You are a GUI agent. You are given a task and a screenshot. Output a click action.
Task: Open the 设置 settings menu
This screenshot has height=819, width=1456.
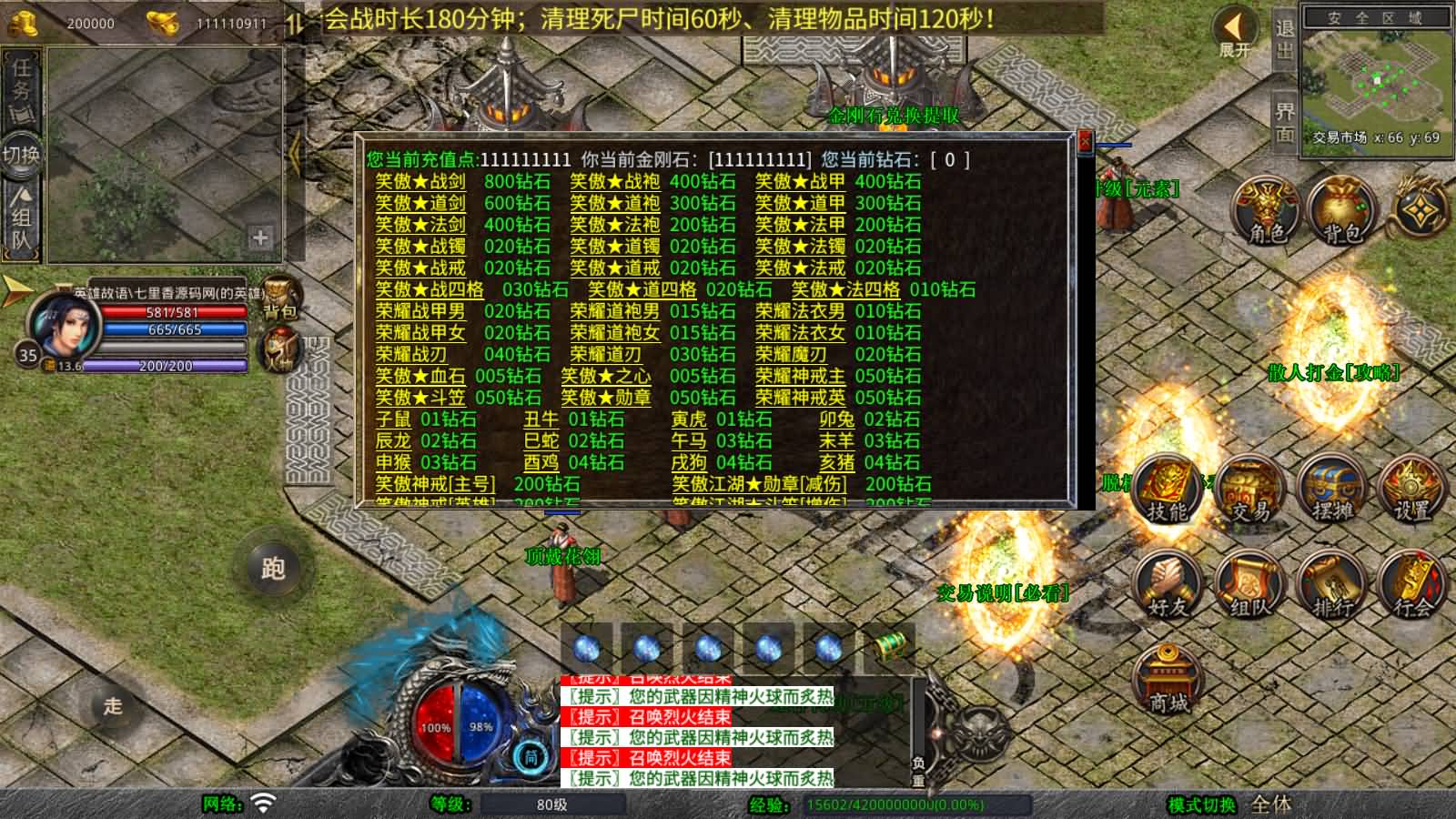point(1412,491)
